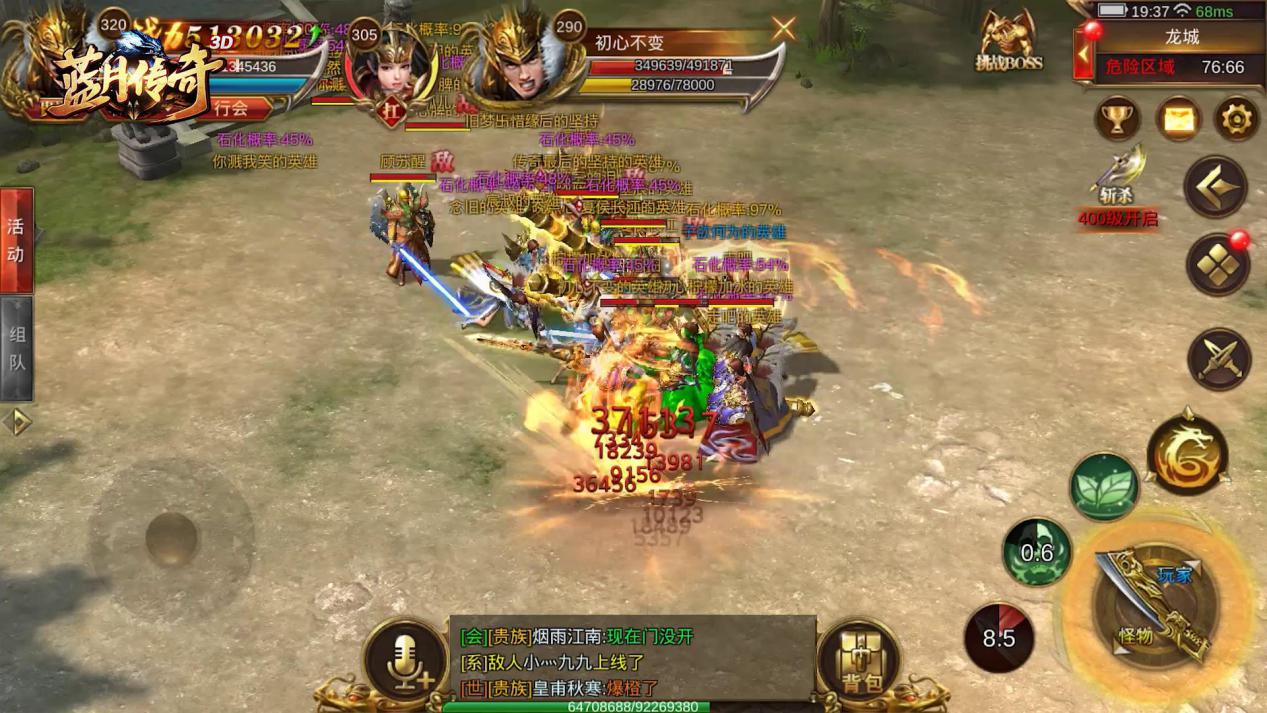Toggle the crossed swords combat mode

[1219, 358]
